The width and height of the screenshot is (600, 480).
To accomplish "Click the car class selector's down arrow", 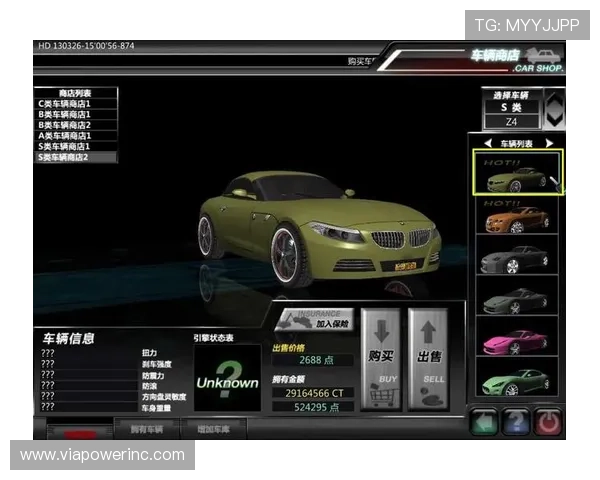I will pyautogui.click(x=554, y=120).
